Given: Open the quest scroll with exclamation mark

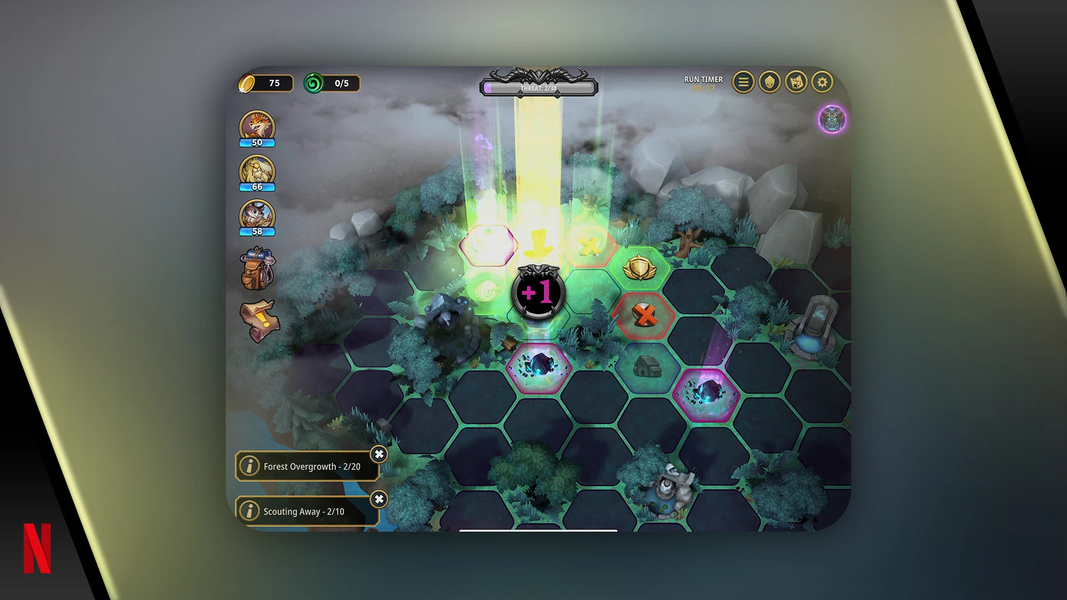Looking at the screenshot, I should (x=259, y=321).
